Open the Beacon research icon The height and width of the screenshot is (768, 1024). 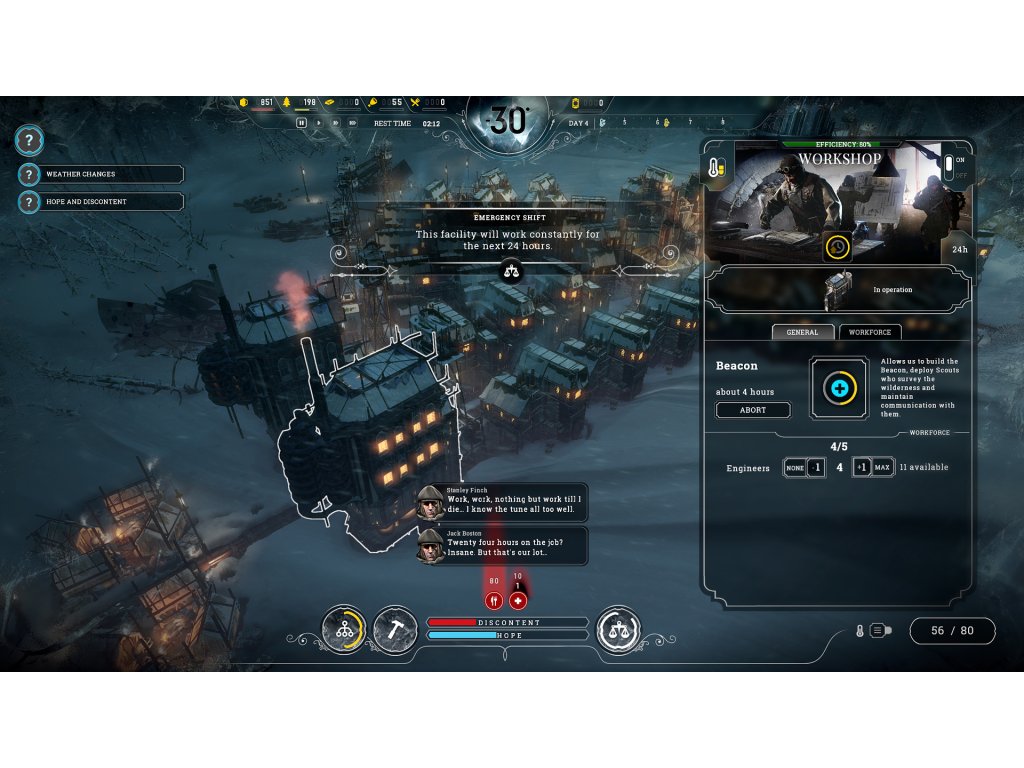click(x=838, y=387)
